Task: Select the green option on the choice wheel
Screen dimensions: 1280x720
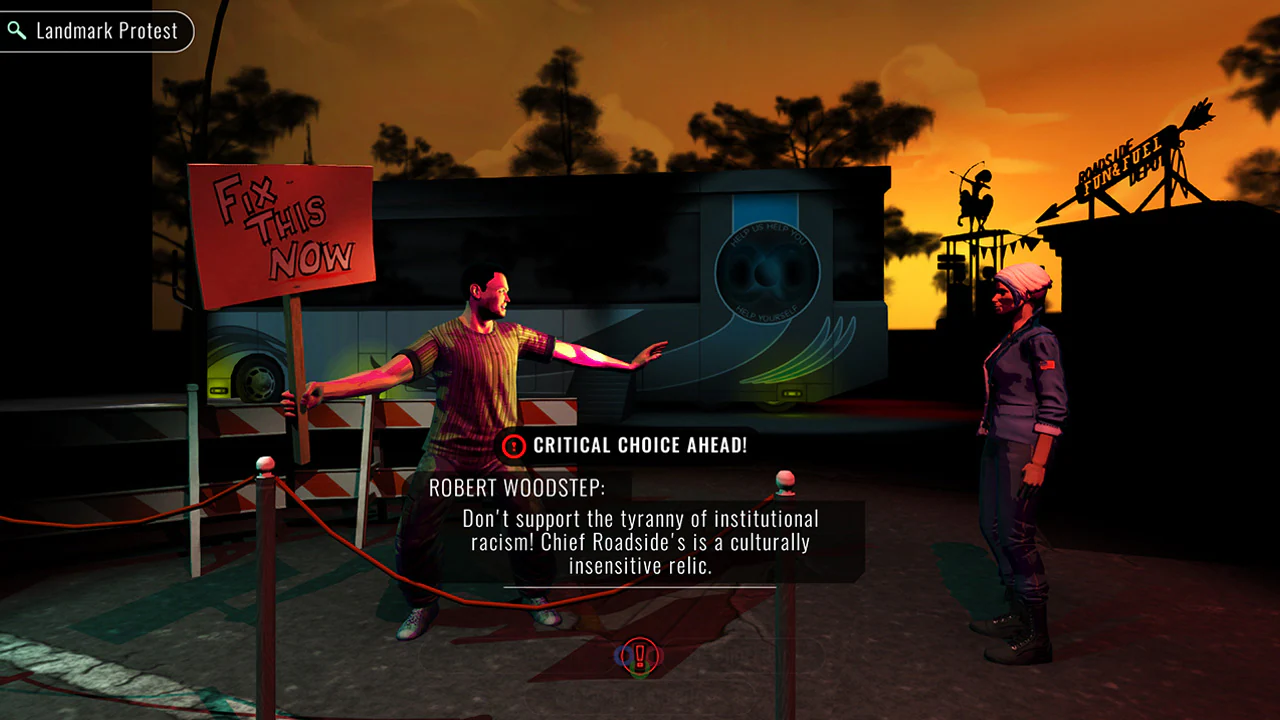Action: pos(638,672)
